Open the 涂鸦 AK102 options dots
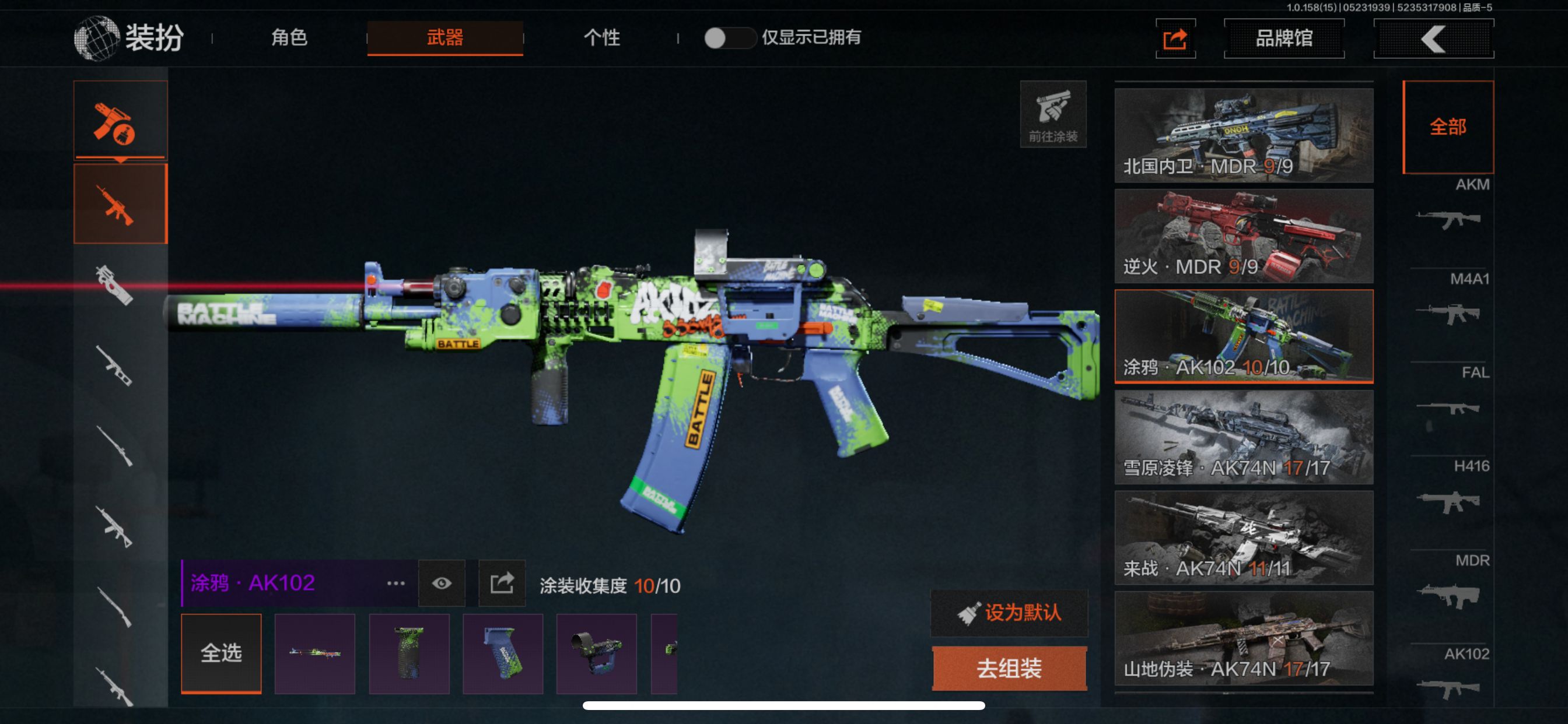1568x724 pixels. pos(395,583)
